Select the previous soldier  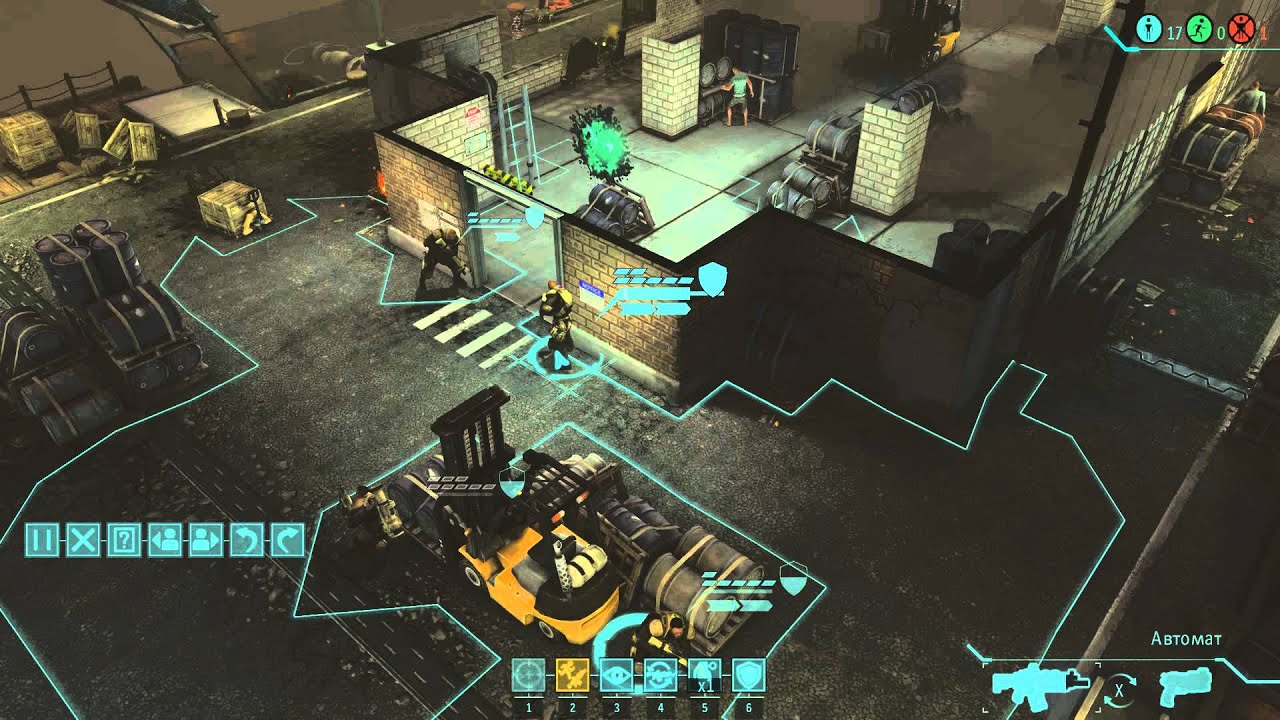164,540
